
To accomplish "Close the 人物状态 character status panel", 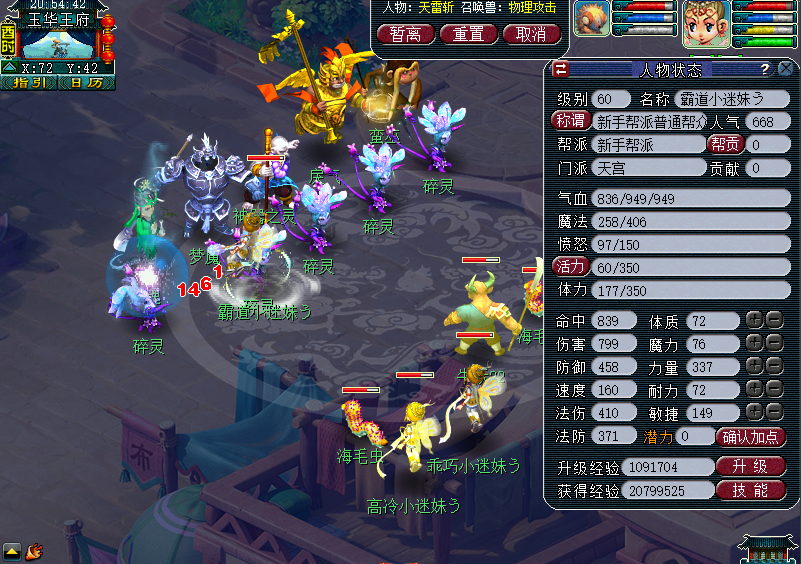I will tap(787, 69).
